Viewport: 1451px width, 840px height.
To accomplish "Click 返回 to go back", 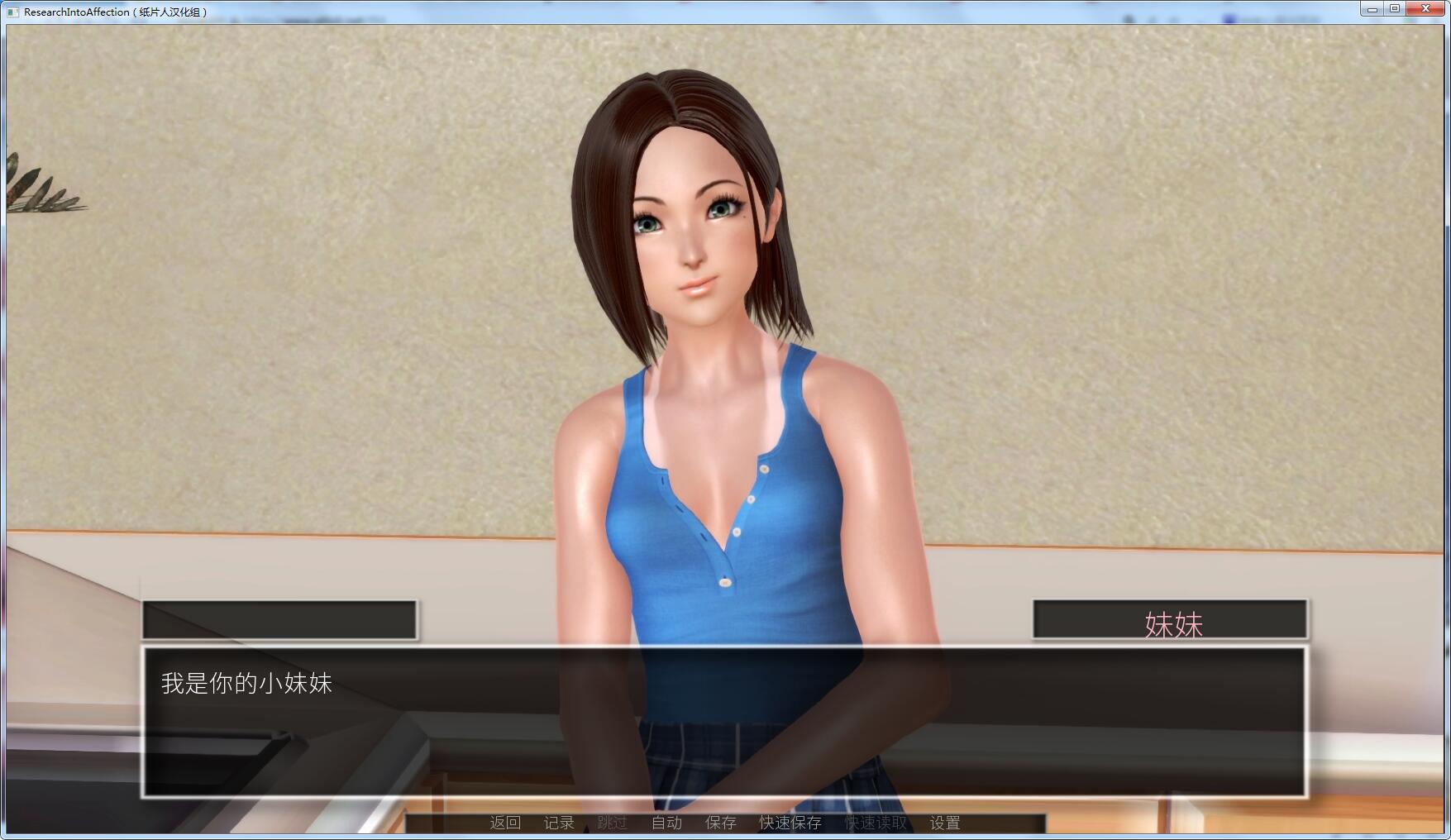I will pos(505,823).
